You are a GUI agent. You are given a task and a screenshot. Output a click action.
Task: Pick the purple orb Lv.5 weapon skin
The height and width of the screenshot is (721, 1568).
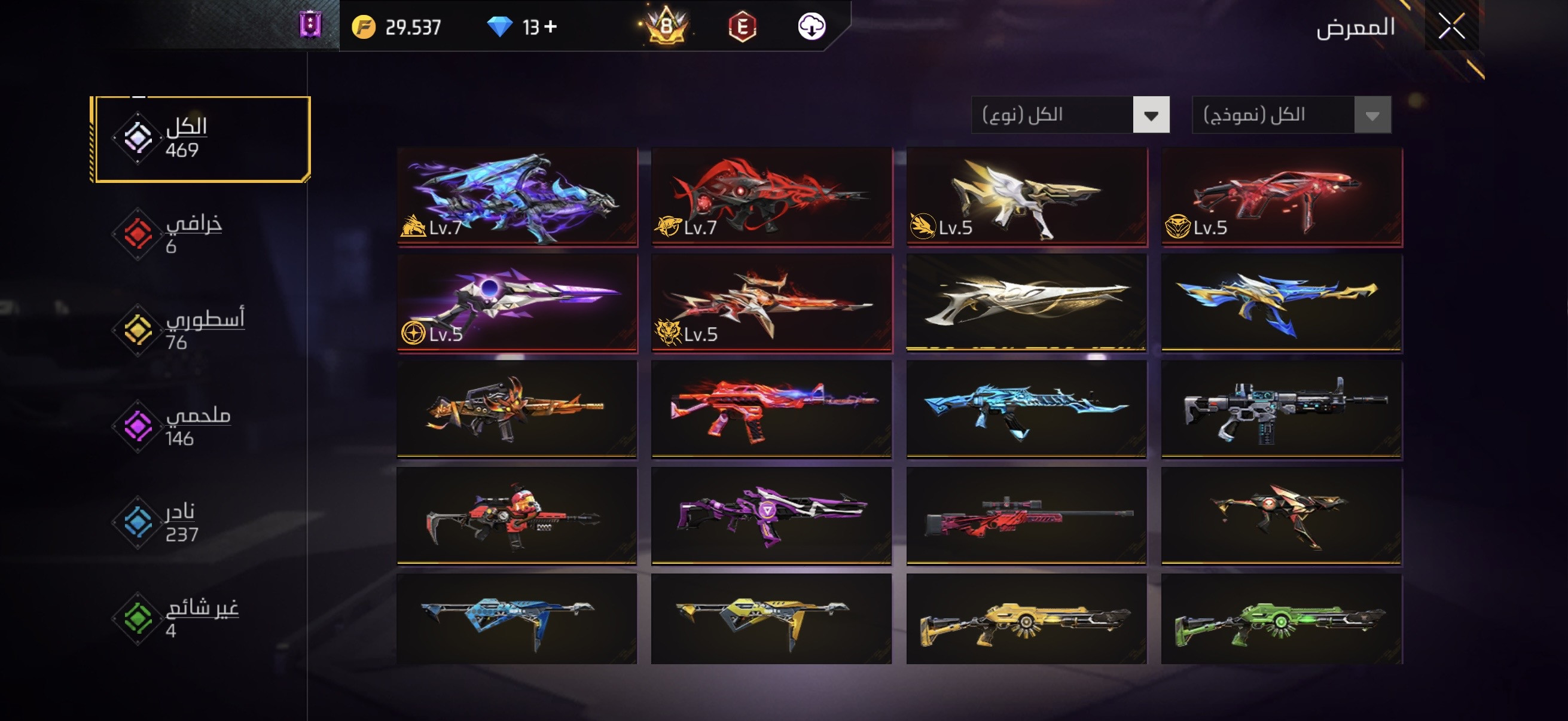(x=517, y=303)
